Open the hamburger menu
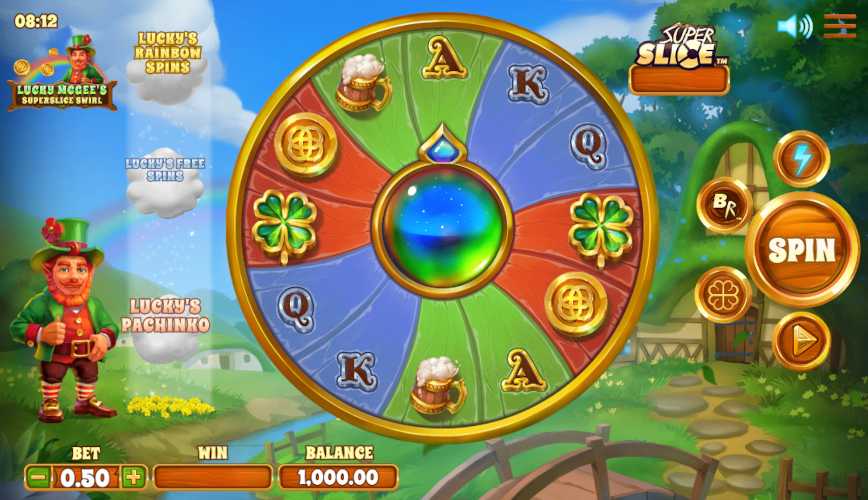 tap(839, 26)
